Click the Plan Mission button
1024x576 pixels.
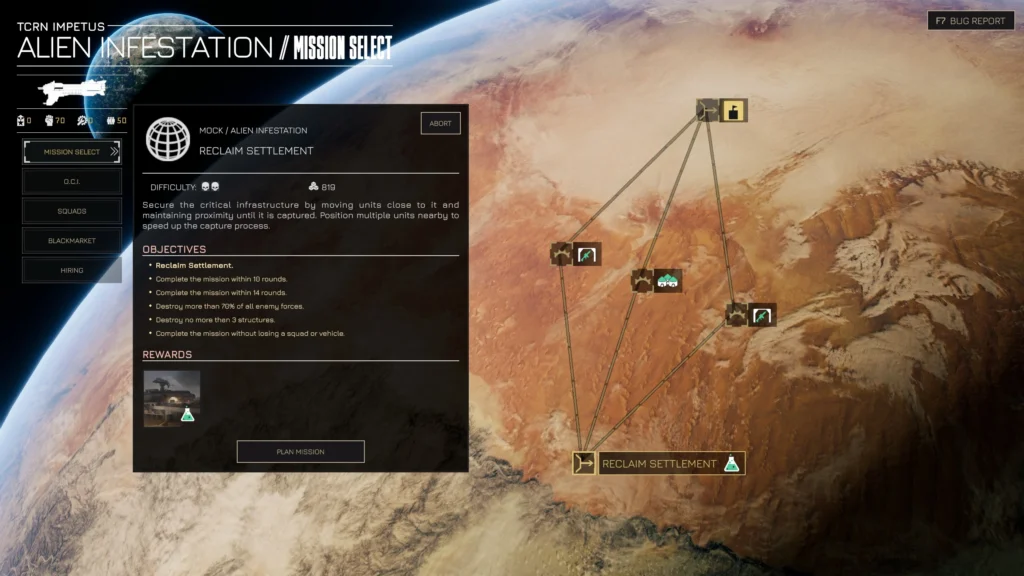coord(300,452)
